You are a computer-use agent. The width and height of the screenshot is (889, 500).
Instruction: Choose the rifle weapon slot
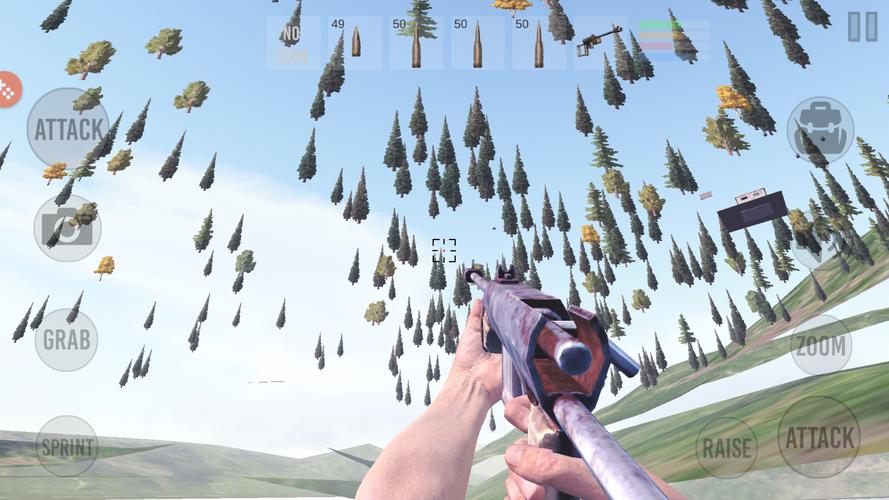click(601, 43)
